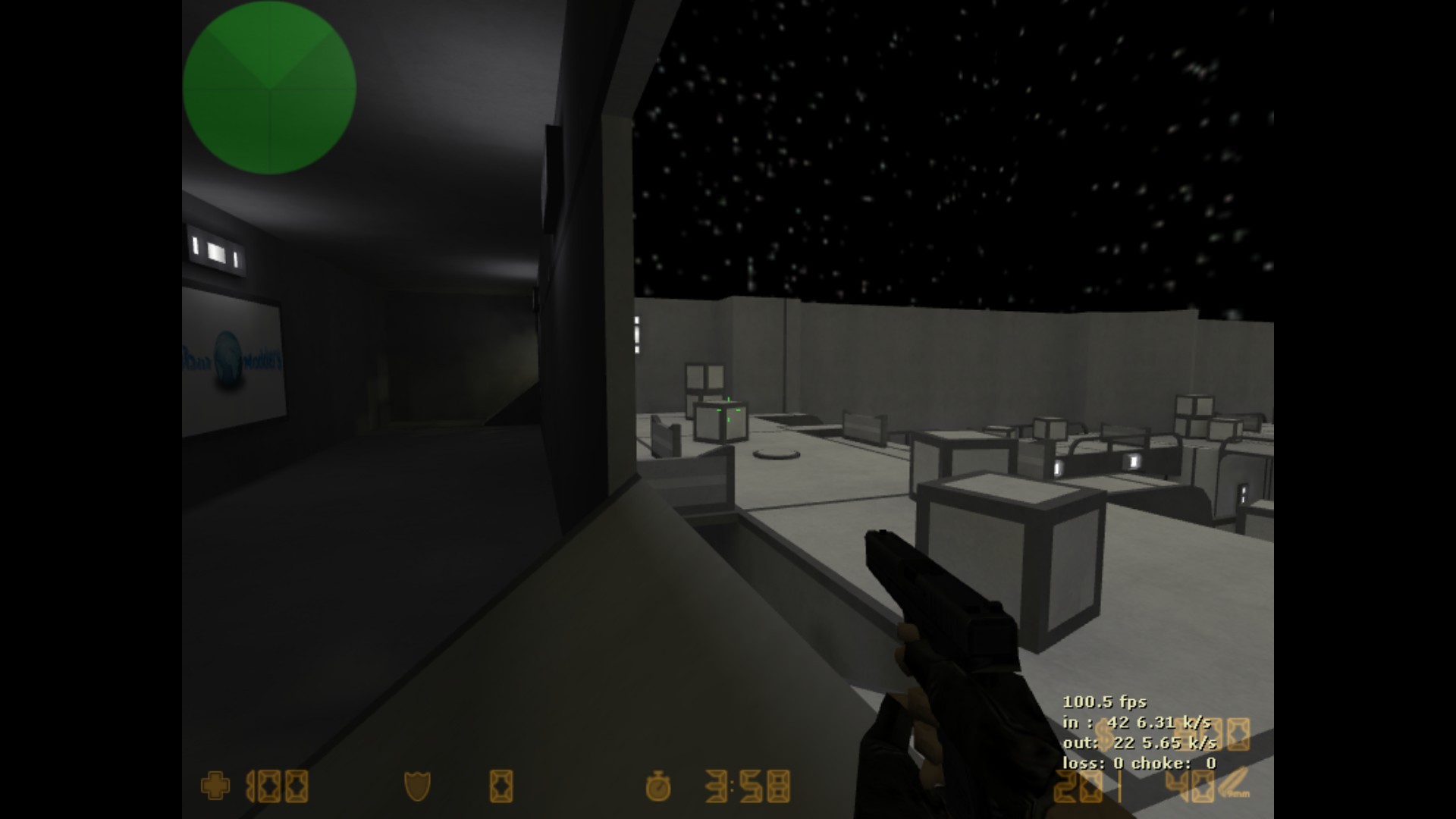
Task: Click the item slot icon next to the shield
Action: coord(503,786)
